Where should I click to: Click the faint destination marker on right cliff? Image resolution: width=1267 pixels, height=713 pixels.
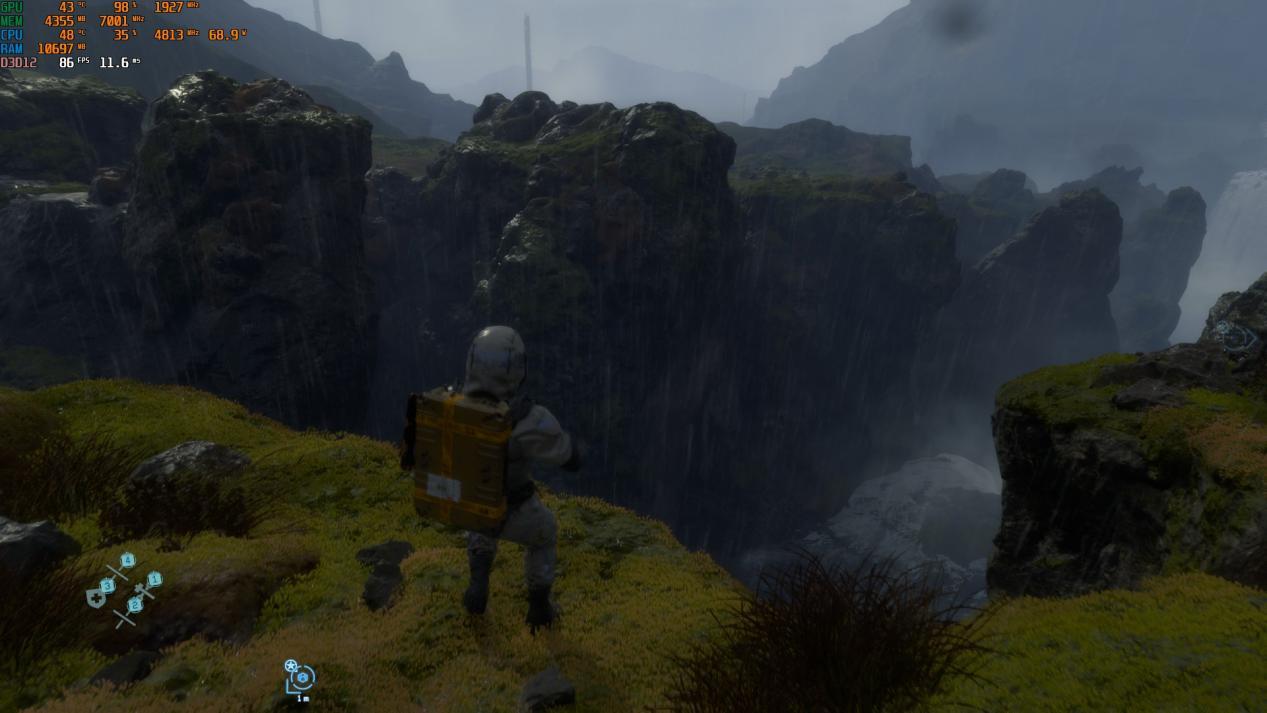pyautogui.click(x=1236, y=337)
